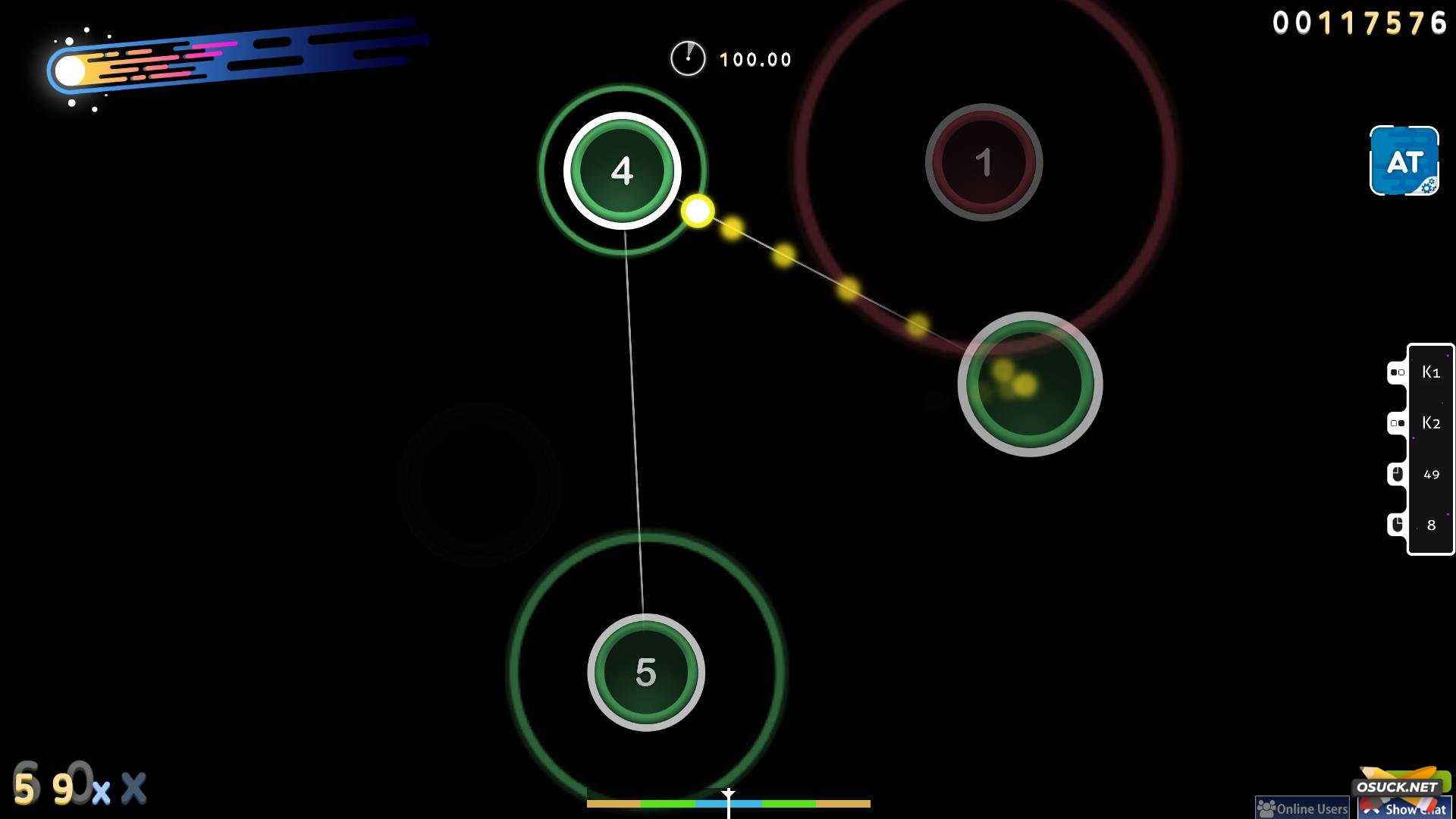Click the clock icon beside 100.00 accuracy

pyautogui.click(x=688, y=58)
